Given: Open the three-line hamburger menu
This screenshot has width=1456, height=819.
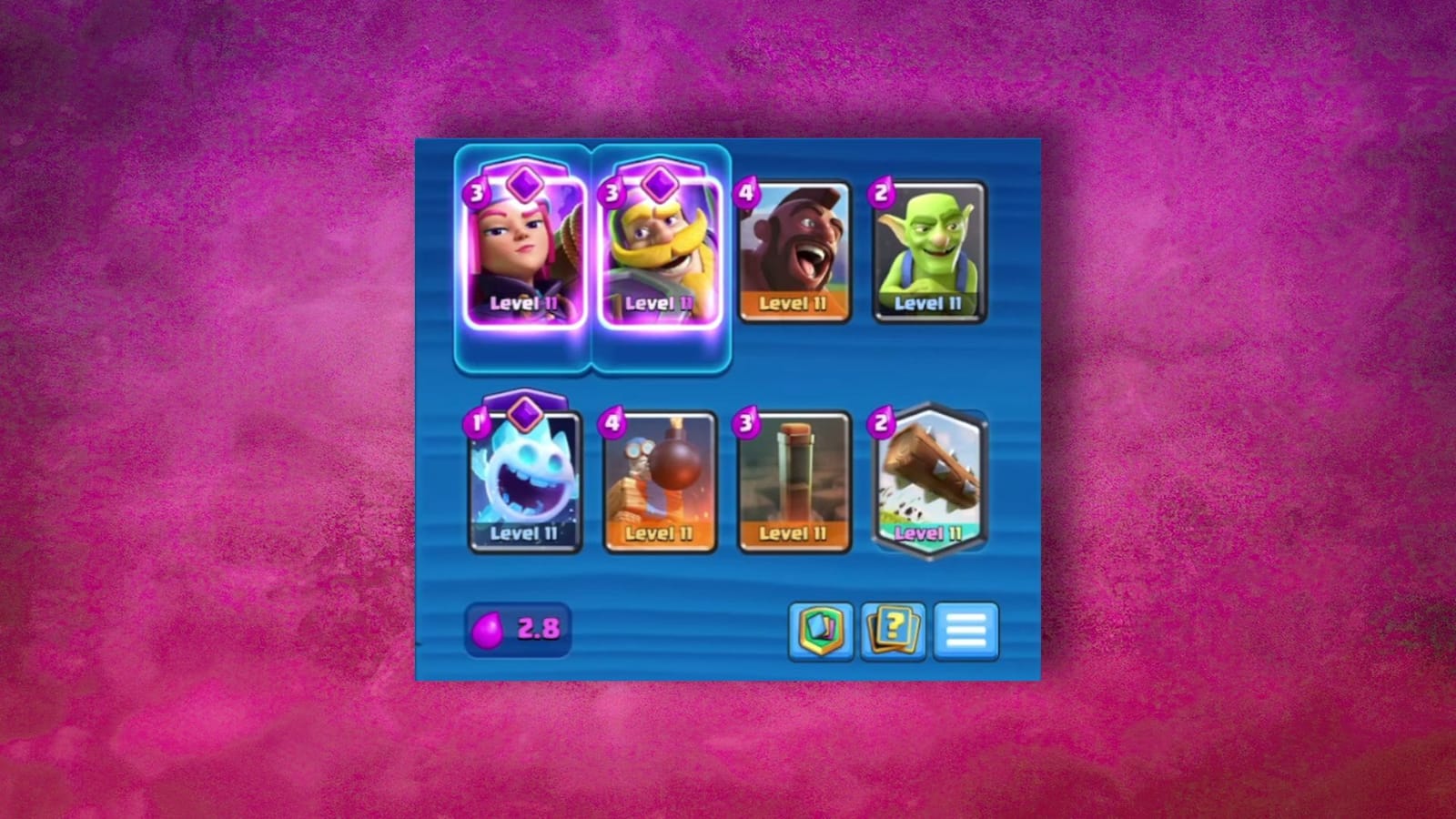Looking at the screenshot, I should pyautogui.click(x=966, y=631).
